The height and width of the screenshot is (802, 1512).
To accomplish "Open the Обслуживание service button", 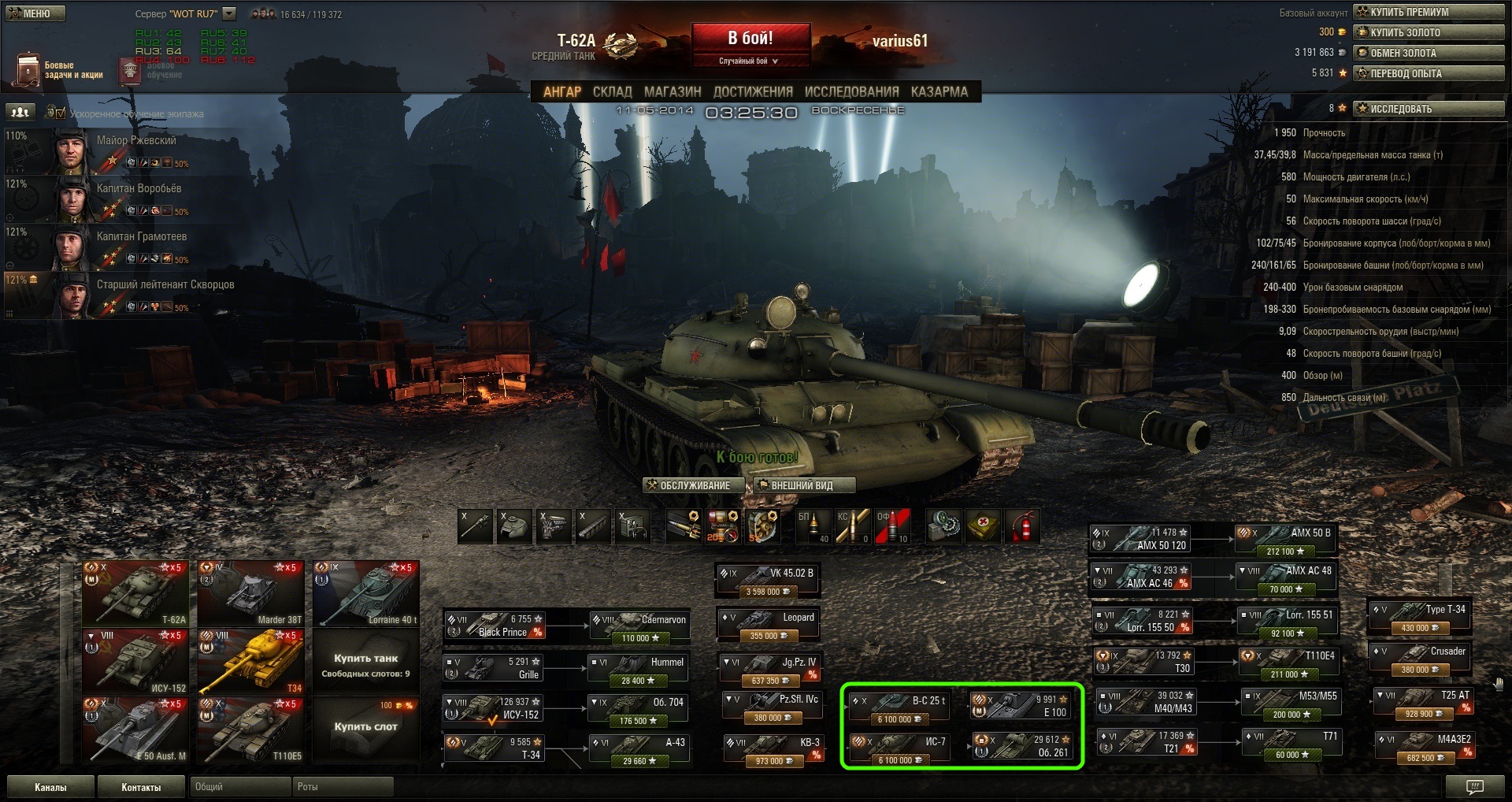I will coord(694,485).
